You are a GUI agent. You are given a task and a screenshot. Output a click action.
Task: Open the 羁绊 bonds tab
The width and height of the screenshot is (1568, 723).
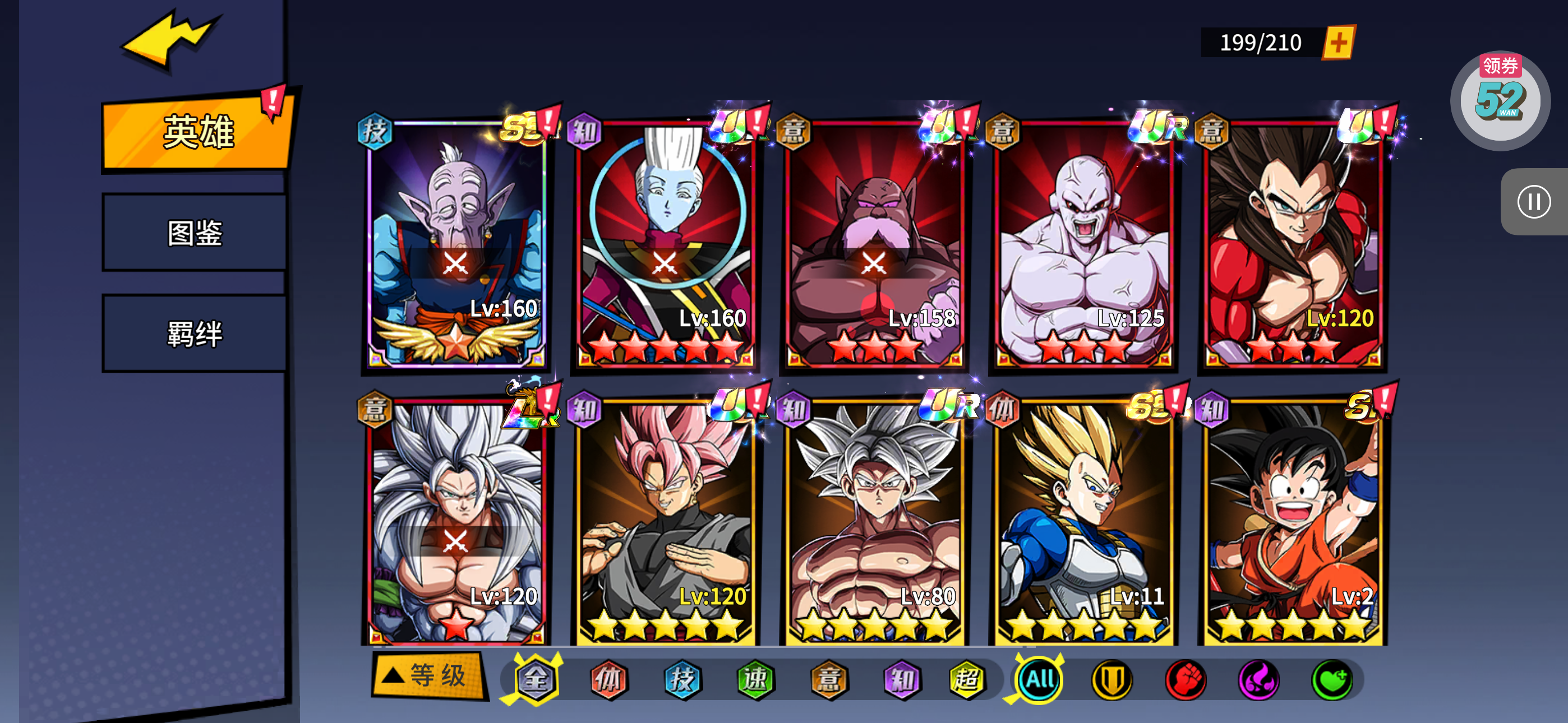point(195,333)
